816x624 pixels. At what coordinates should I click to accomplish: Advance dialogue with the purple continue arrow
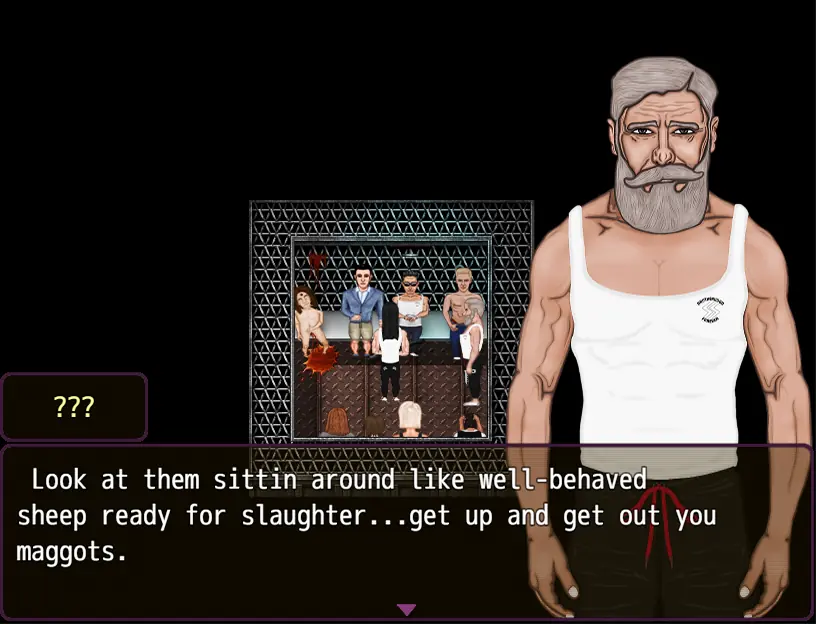406,609
